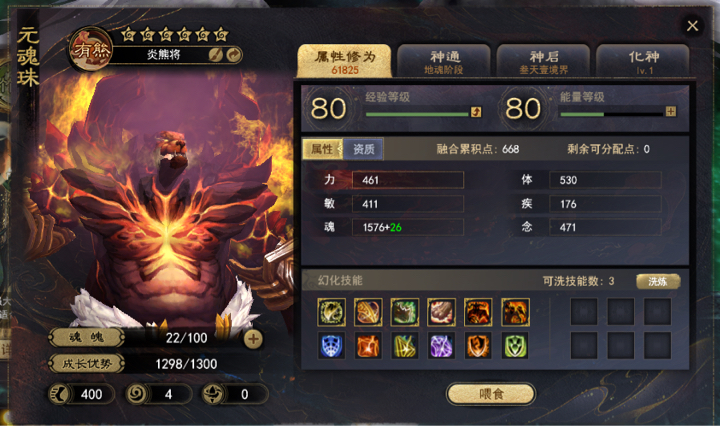This screenshot has height=426, width=720.
Task: Select the 属性 sub-tab
Action: click(x=323, y=149)
